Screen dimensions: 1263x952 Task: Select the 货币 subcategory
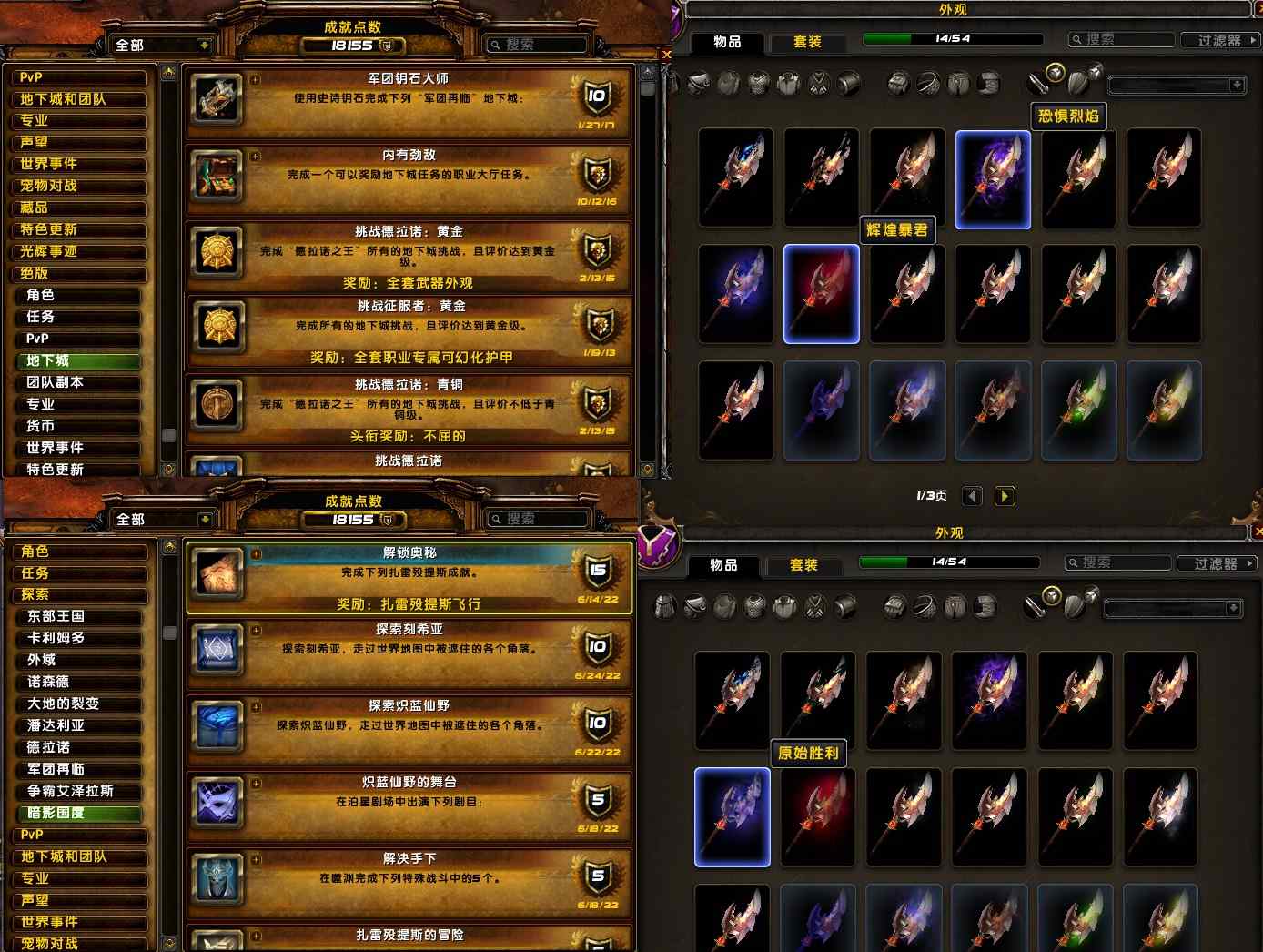(x=82, y=426)
